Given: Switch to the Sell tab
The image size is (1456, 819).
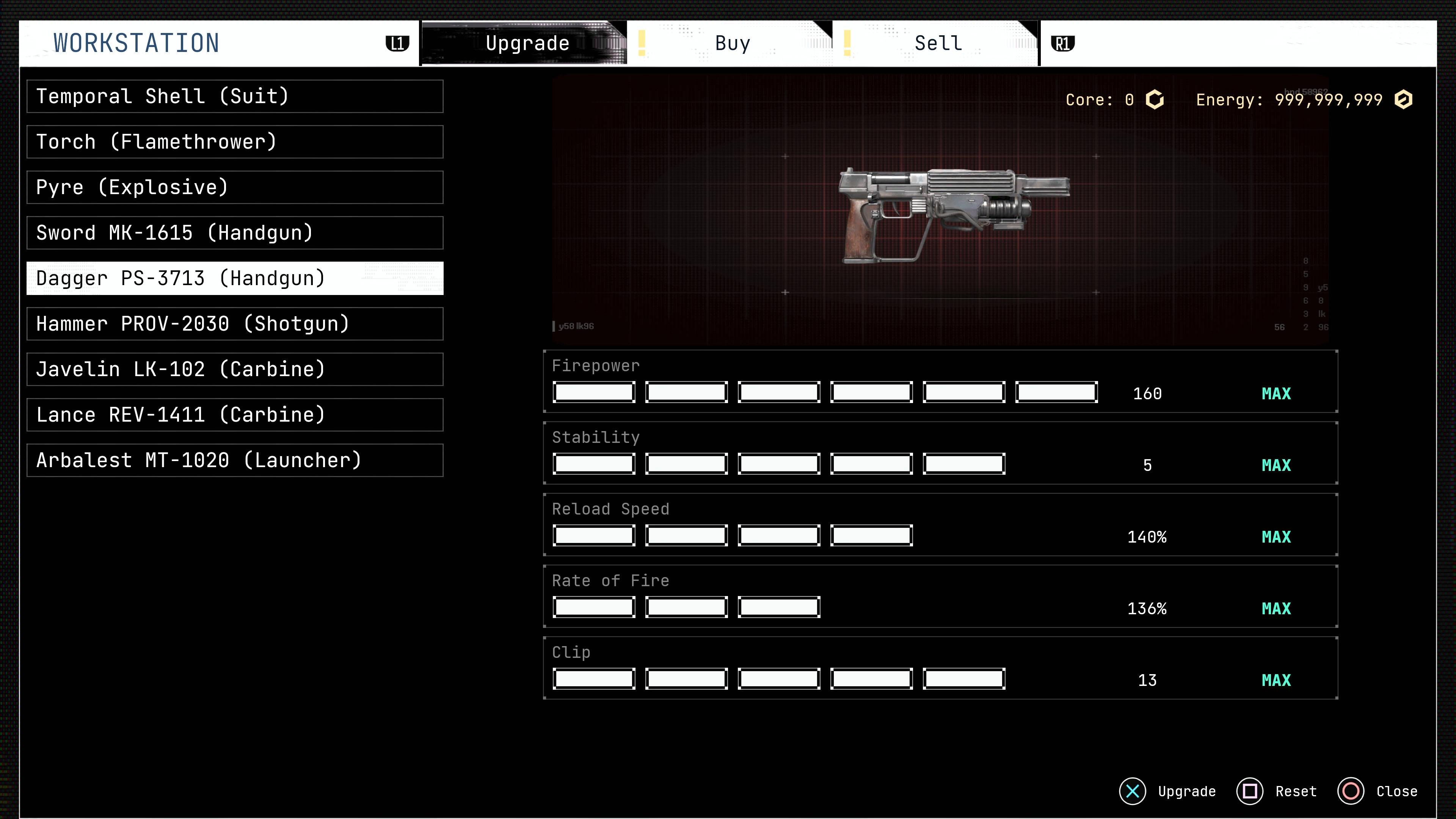Looking at the screenshot, I should (x=938, y=44).
